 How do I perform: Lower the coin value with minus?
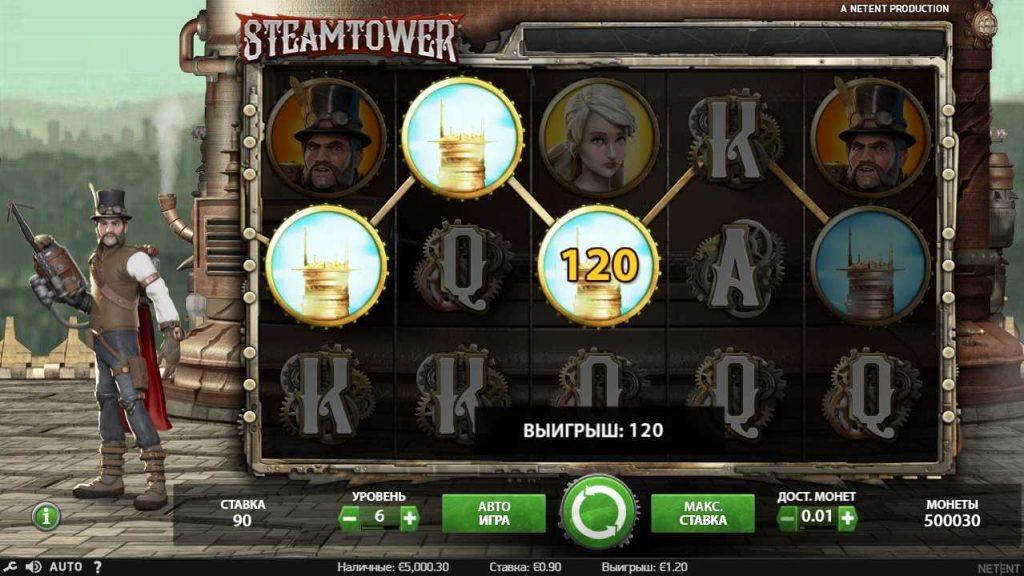pyautogui.click(x=788, y=518)
